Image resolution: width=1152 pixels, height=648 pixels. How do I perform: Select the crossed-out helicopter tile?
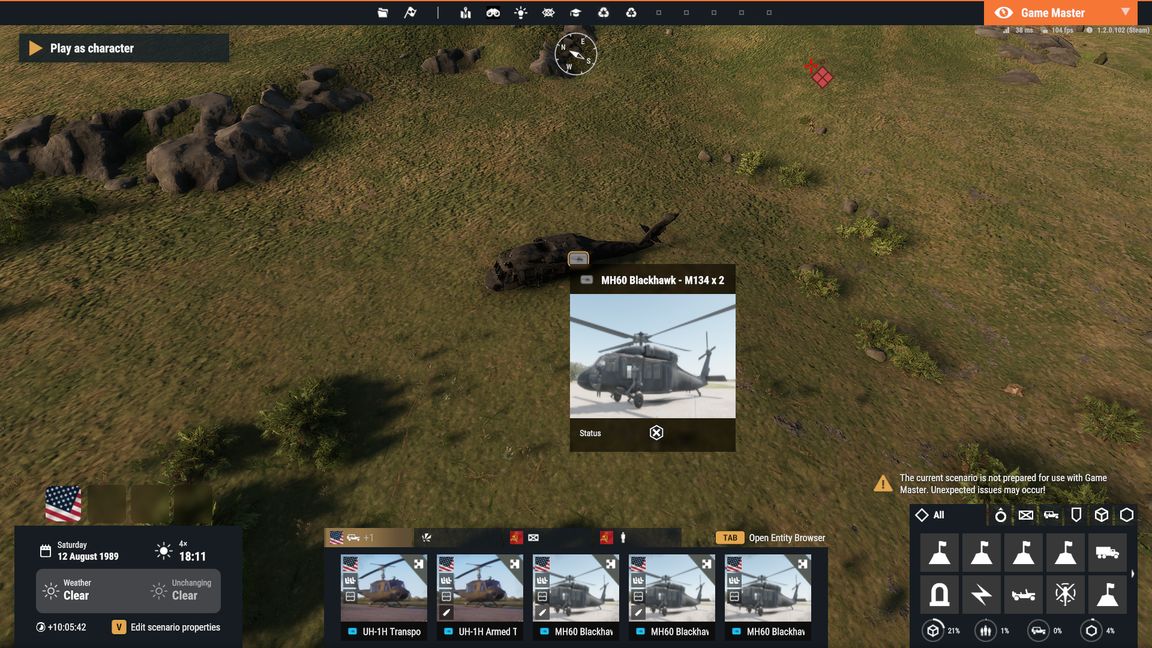coord(1065,595)
